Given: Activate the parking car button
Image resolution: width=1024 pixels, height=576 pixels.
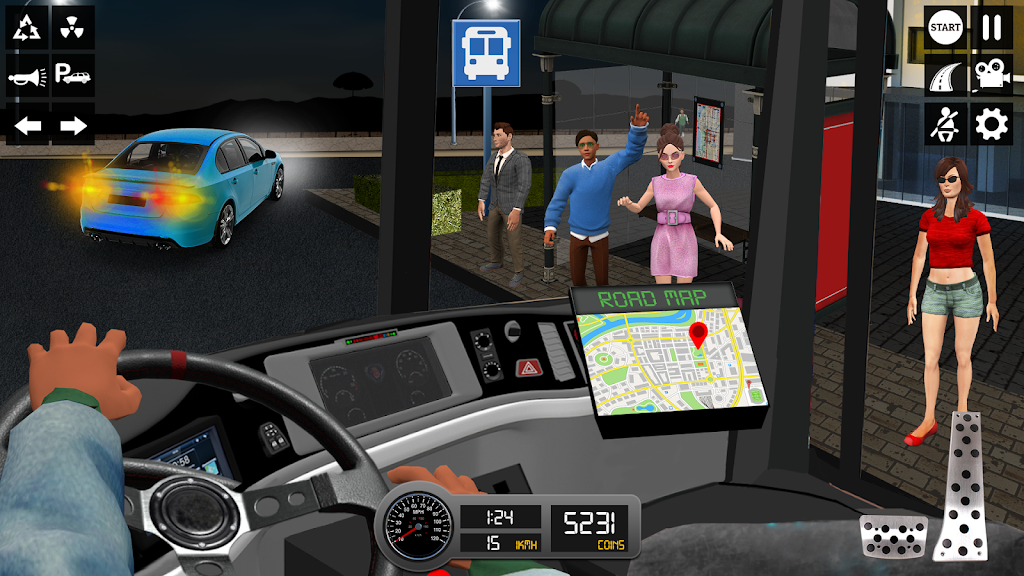Looking at the screenshot, I should 73,76.
